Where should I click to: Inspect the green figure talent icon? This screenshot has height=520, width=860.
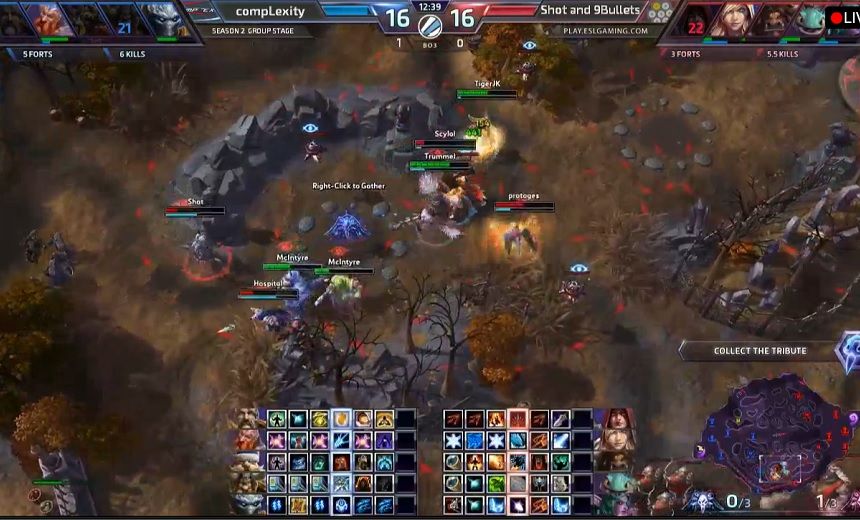click(278, 419)
